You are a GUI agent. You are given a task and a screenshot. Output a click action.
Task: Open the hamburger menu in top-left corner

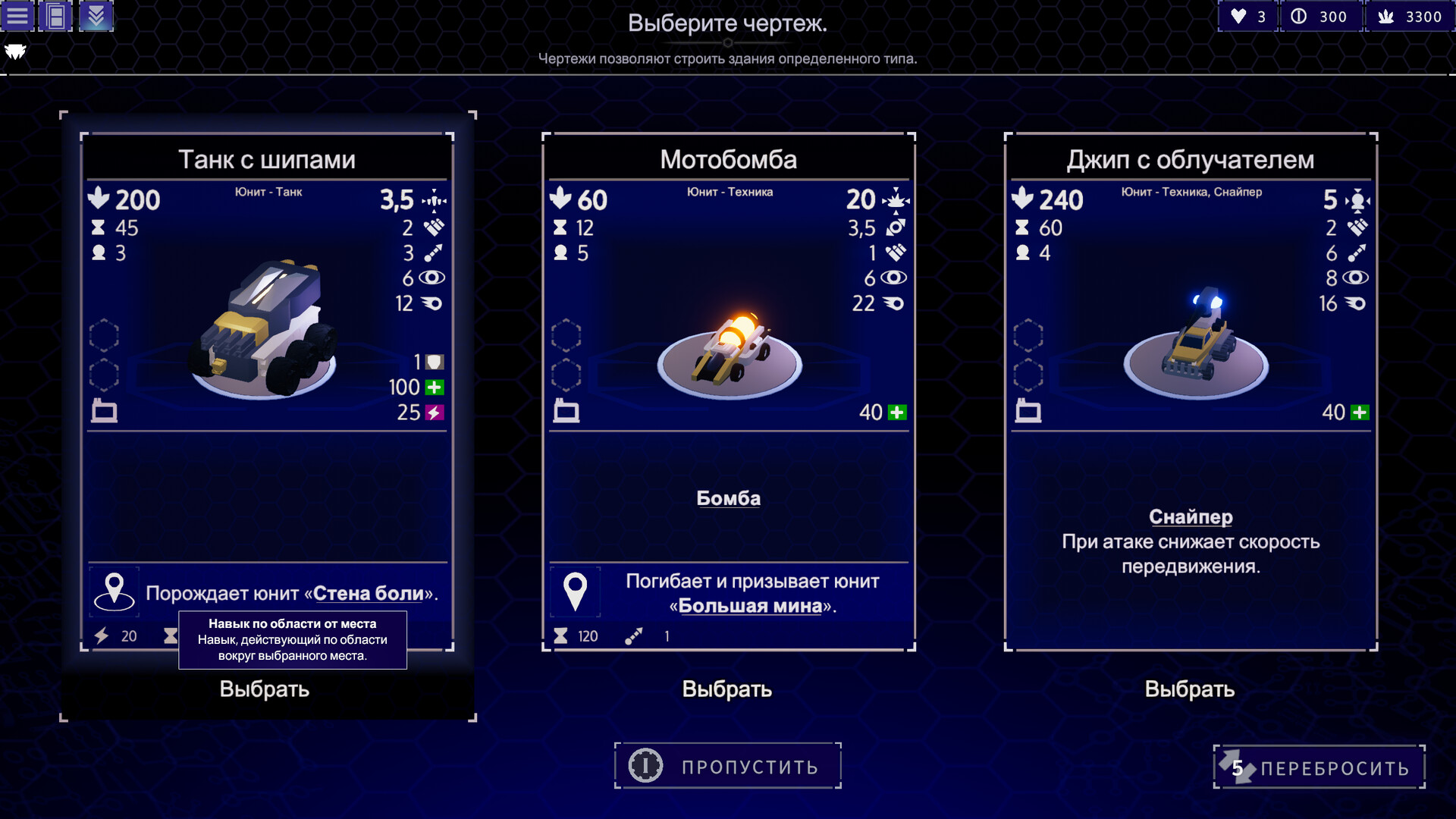tap(17, 15)
